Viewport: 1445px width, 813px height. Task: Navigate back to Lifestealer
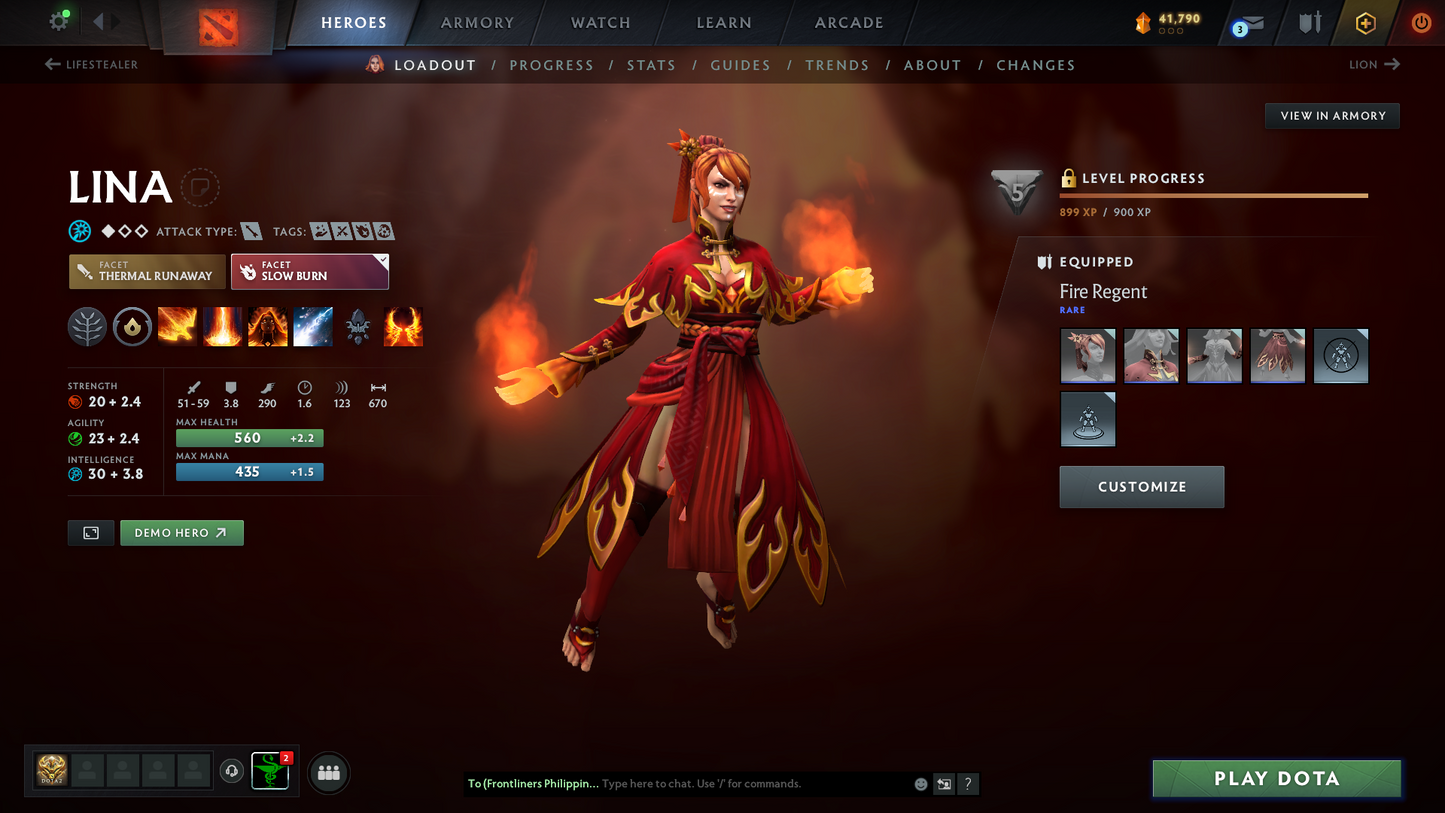tap(90, 64)
